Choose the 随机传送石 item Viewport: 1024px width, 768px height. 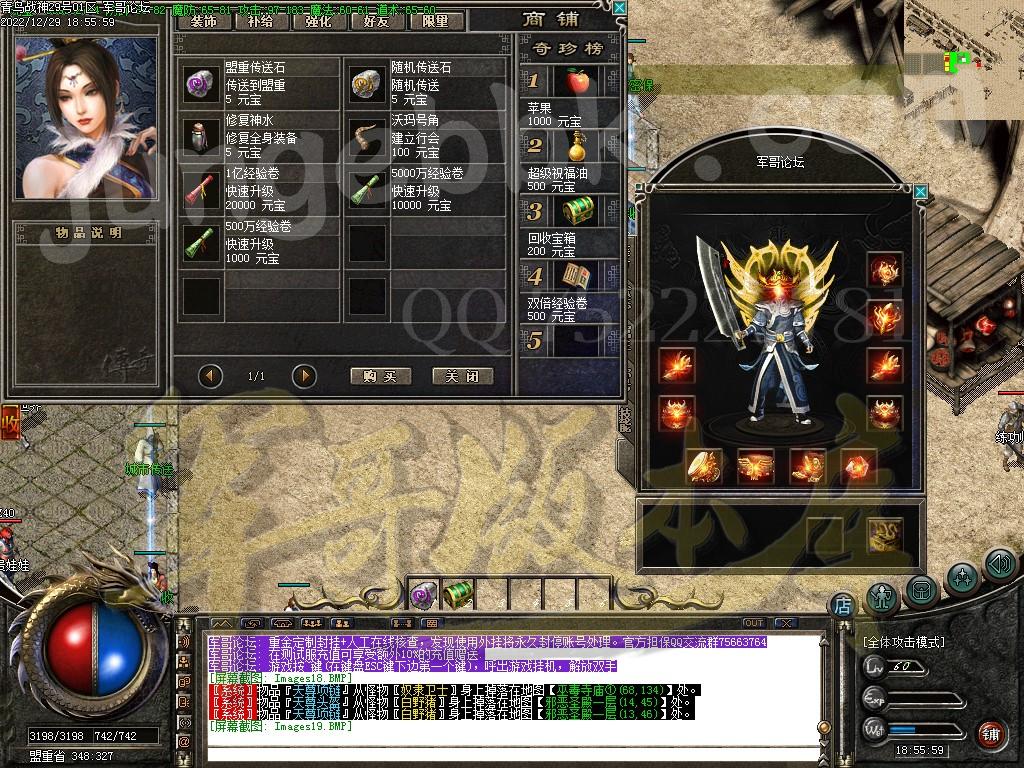(x=368, y=84)
